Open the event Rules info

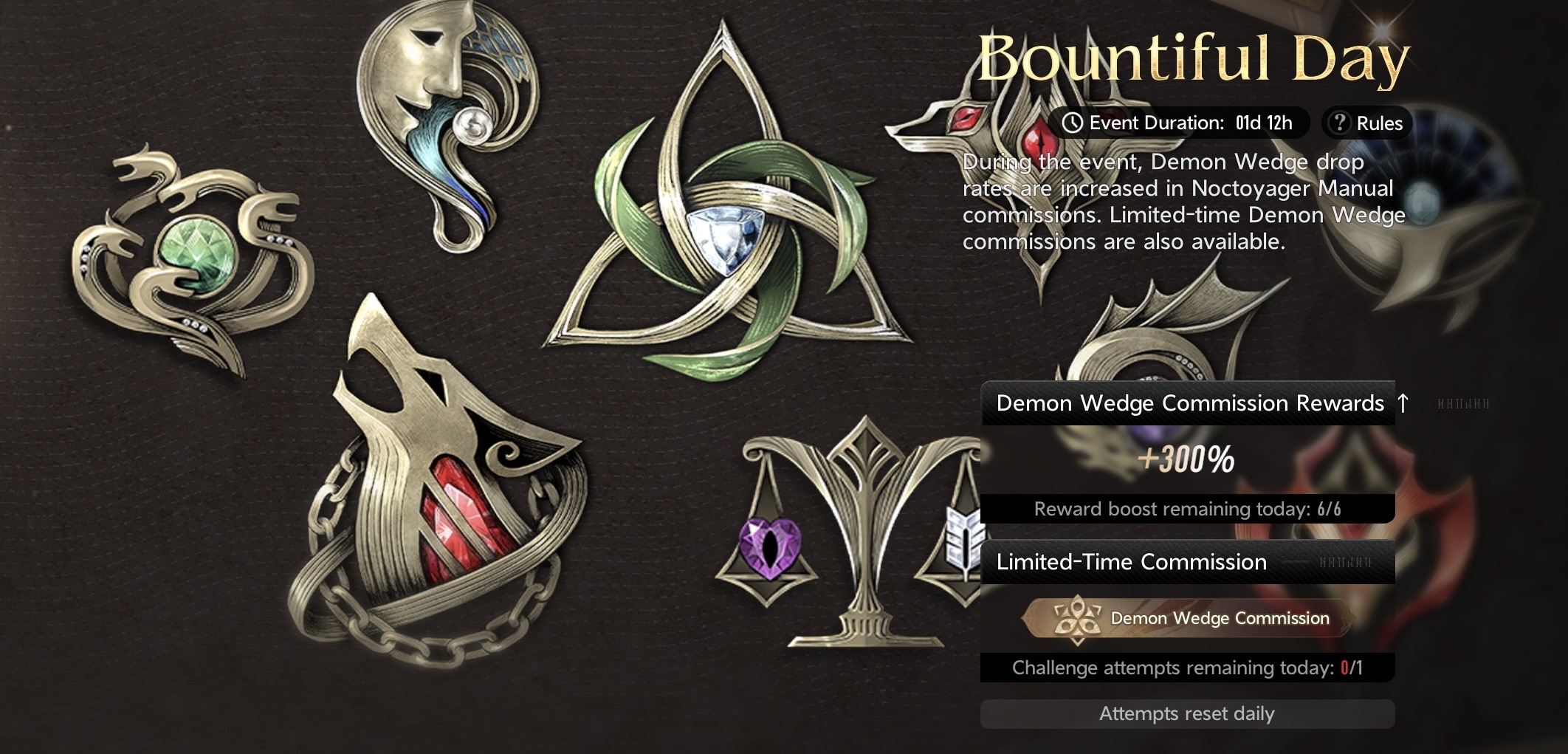click(1367, 123)
